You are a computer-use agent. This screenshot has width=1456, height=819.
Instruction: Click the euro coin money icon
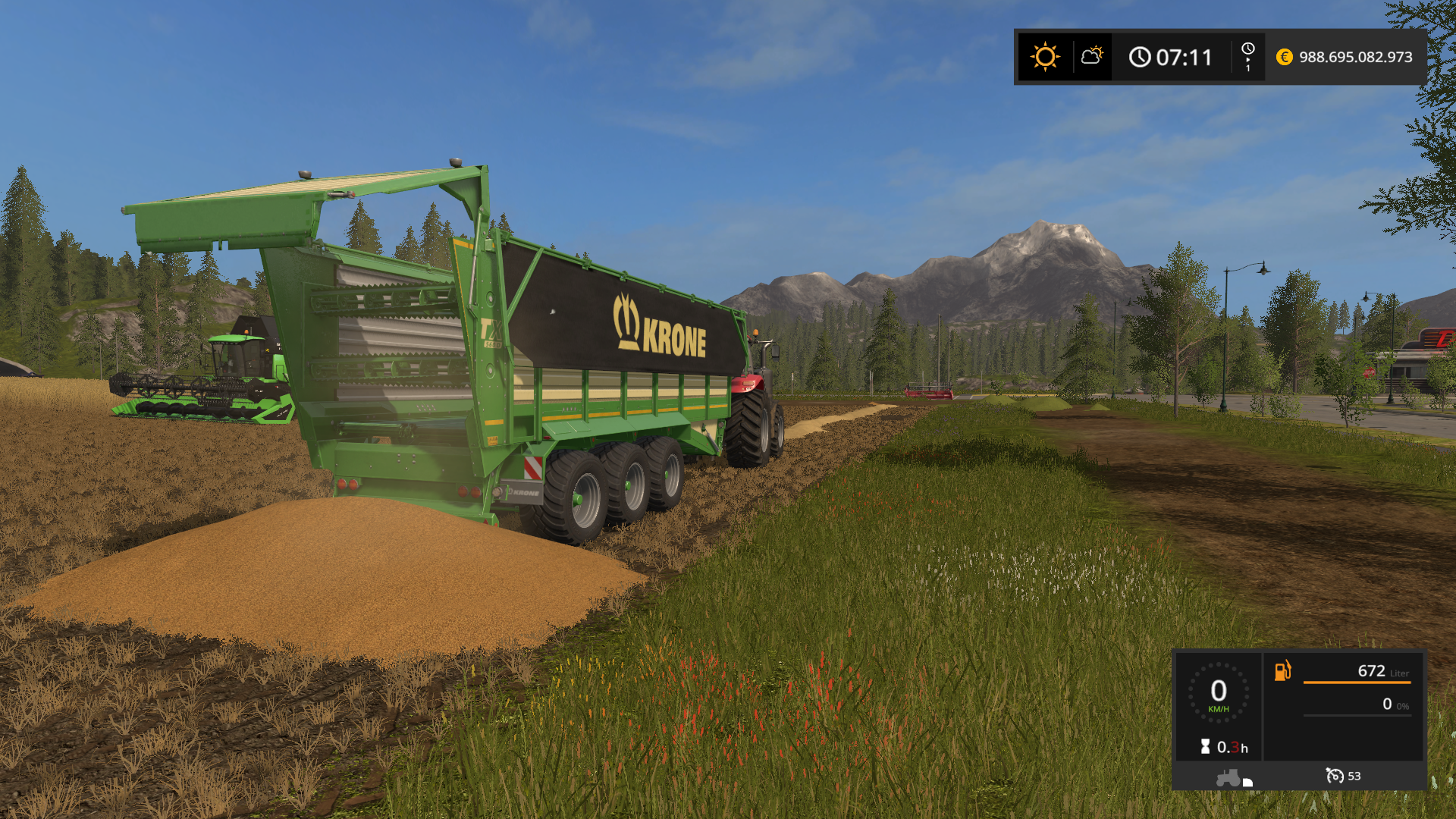click(1284, 57)
